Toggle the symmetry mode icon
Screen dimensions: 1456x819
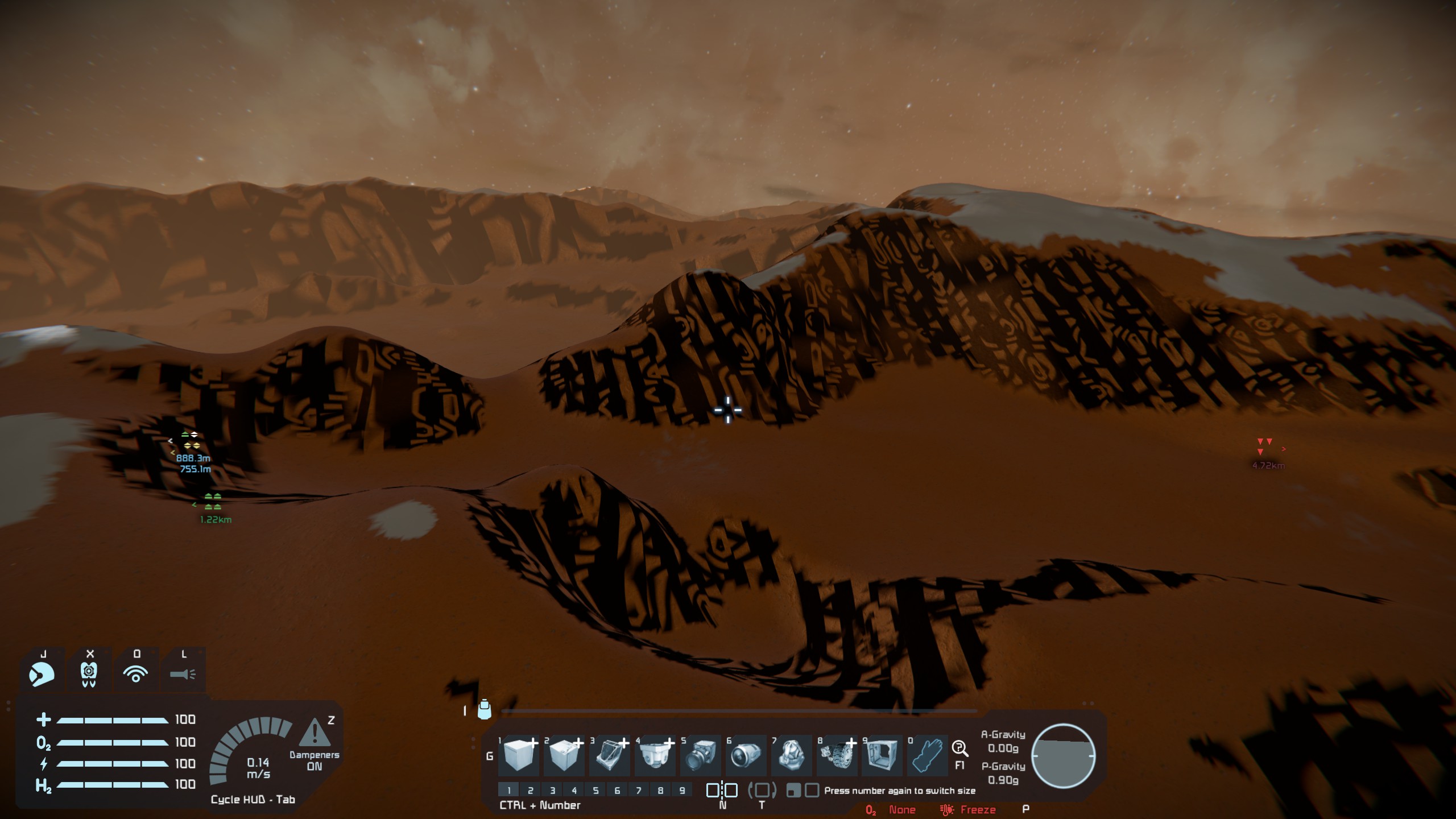[722, 790]
